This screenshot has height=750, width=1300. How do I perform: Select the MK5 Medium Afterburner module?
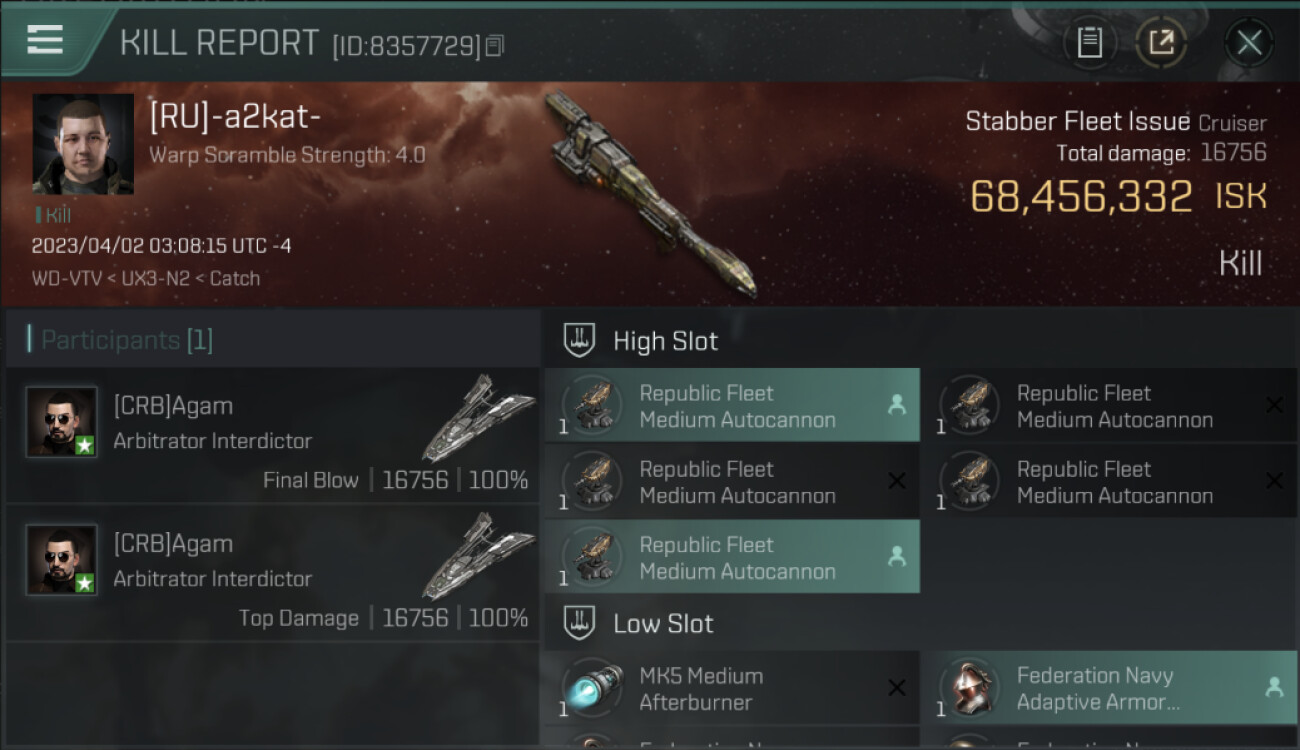pos(731,689)
